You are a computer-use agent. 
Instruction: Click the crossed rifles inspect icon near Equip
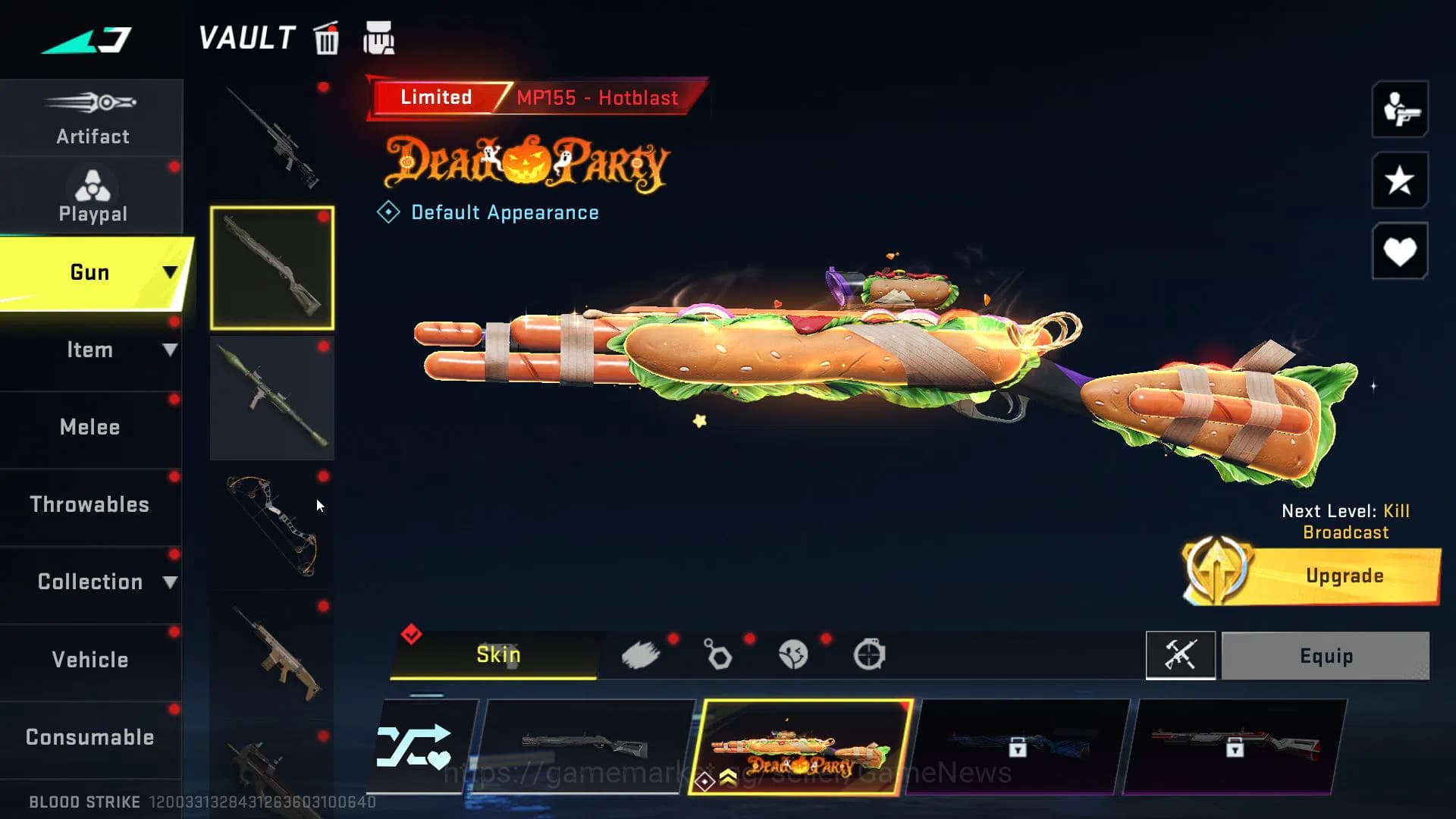coord(1181,655)
